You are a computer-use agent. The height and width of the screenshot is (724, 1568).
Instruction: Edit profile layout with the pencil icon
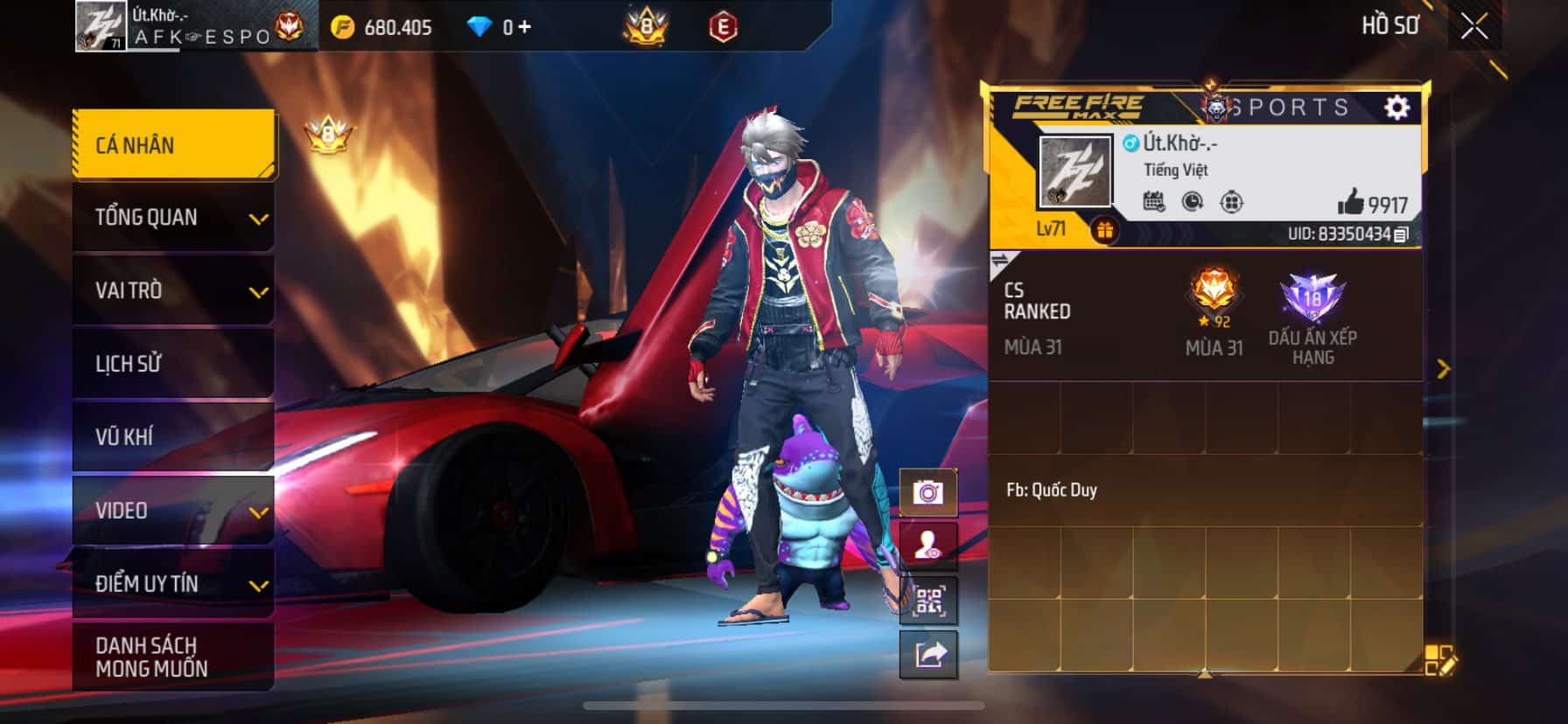pyautogui.click(x=1438, y=660)
